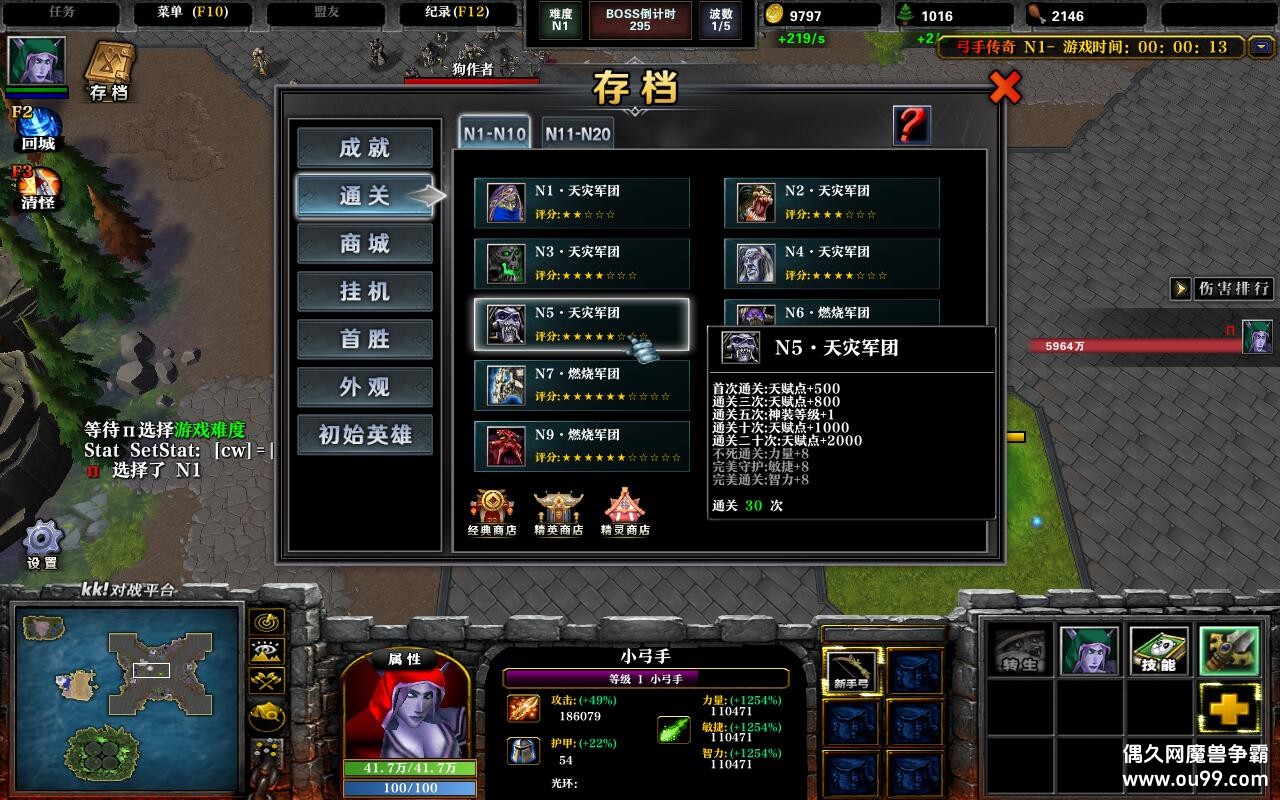The height and width of the screenshot is (800, 1280).
Task: Open the 纪录 (F12) menu
Action: [457, 13]
